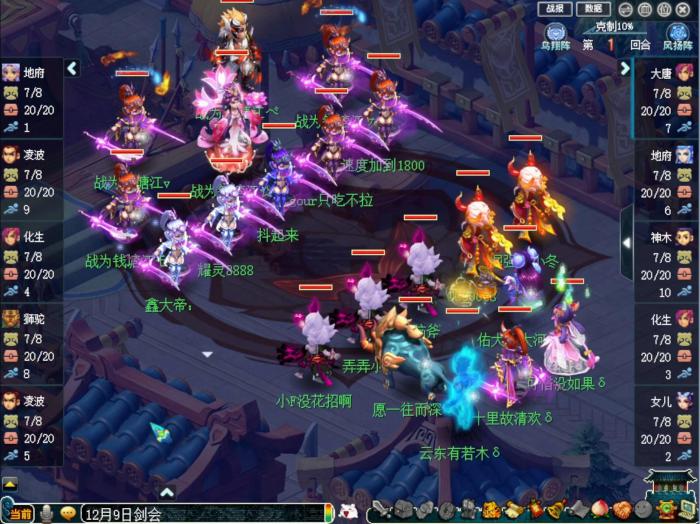Open the 战报 battle report
This screenshot has height=524, width=700.
pos(552,9)
